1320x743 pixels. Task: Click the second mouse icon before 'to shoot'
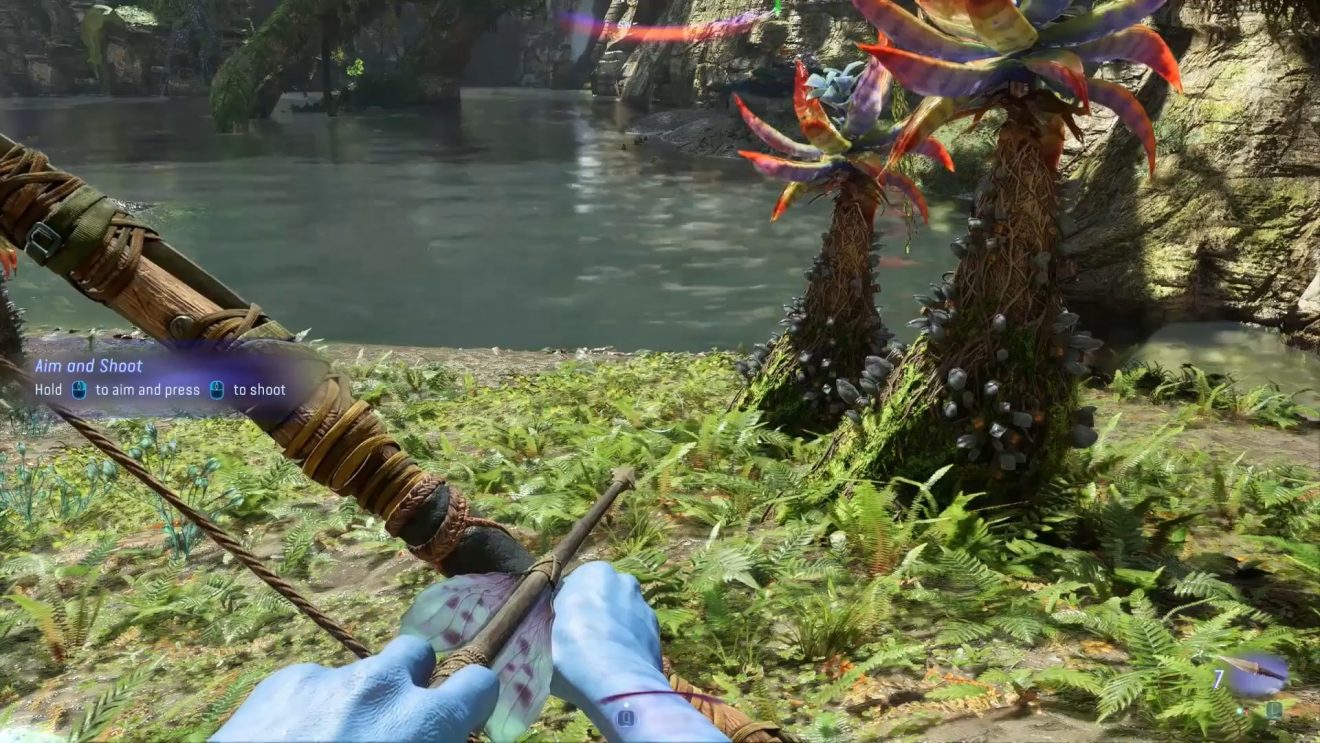coord(217,389)
